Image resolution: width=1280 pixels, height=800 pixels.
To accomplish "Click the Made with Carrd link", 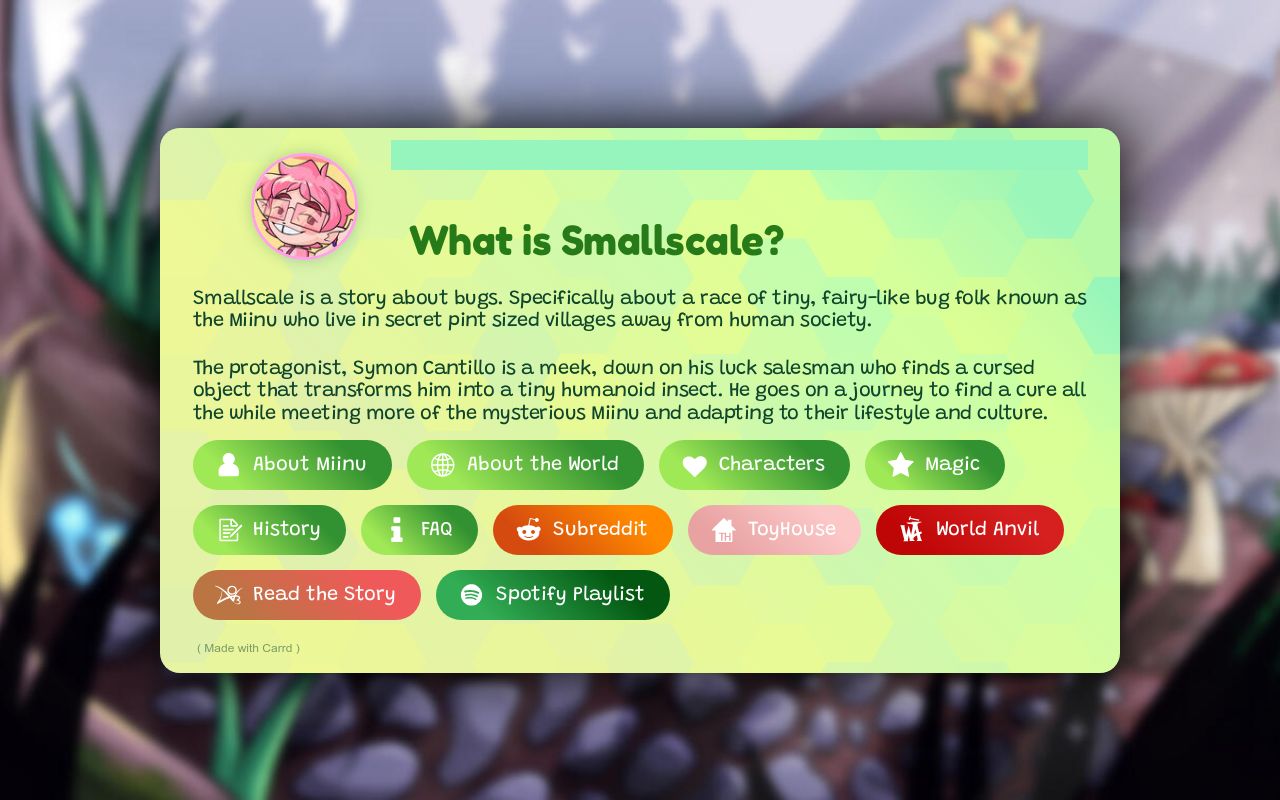I will (x=248, y=648).
